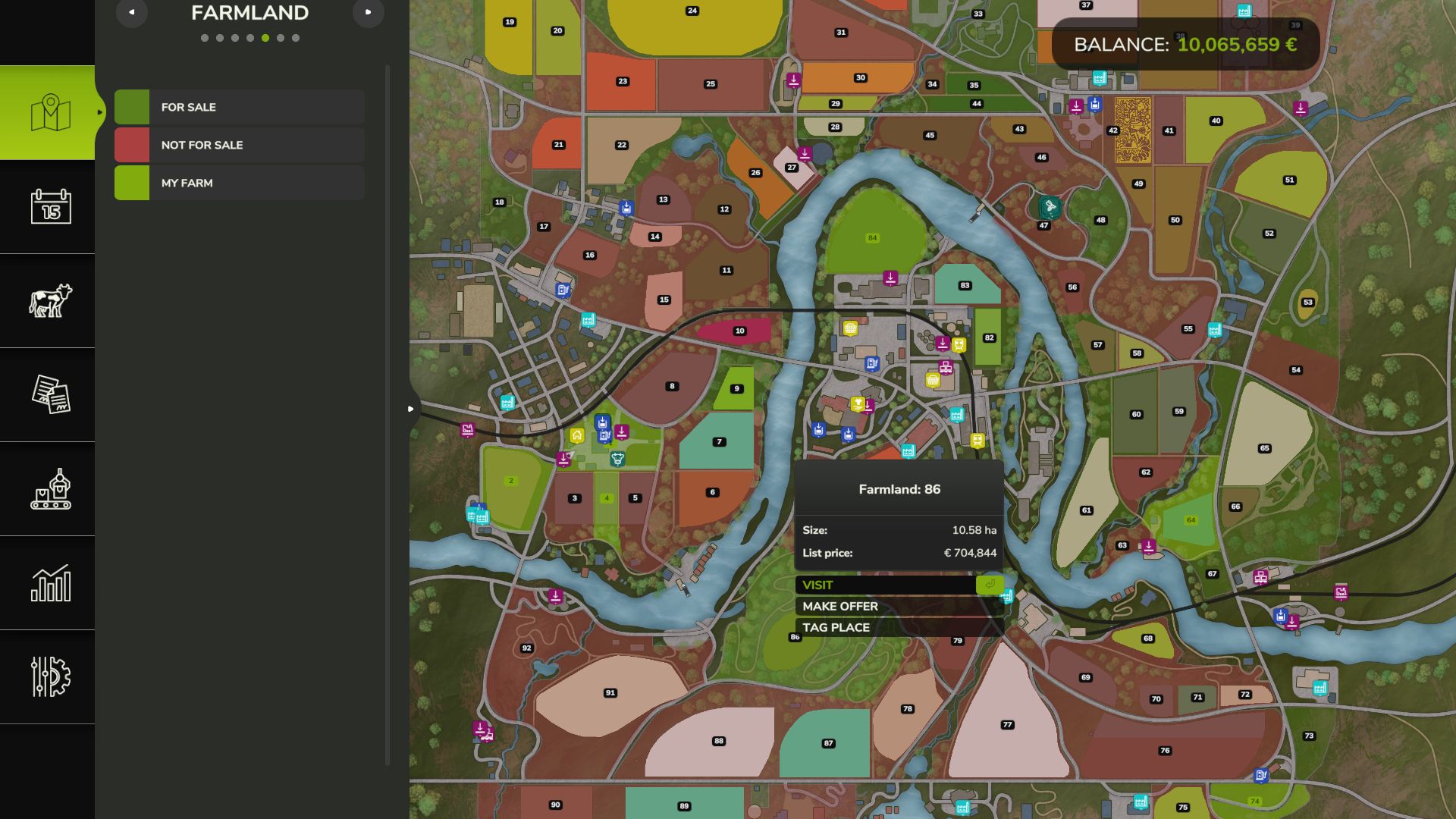Select the highlighted Map sidebar icon
The image size is (1456, 819).
tap(49, 112)
